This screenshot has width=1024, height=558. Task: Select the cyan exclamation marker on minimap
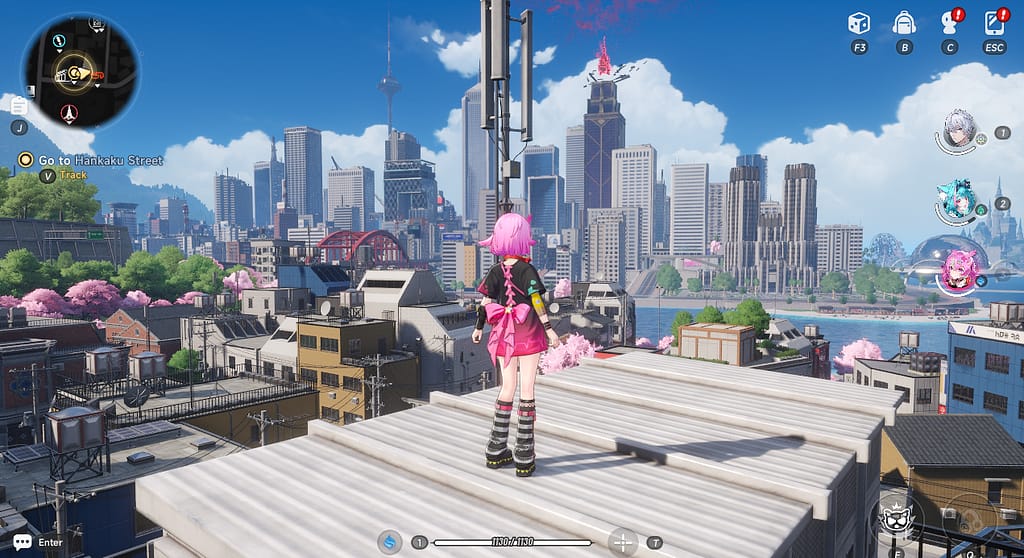pyautogui.click(x=59, y=41)
